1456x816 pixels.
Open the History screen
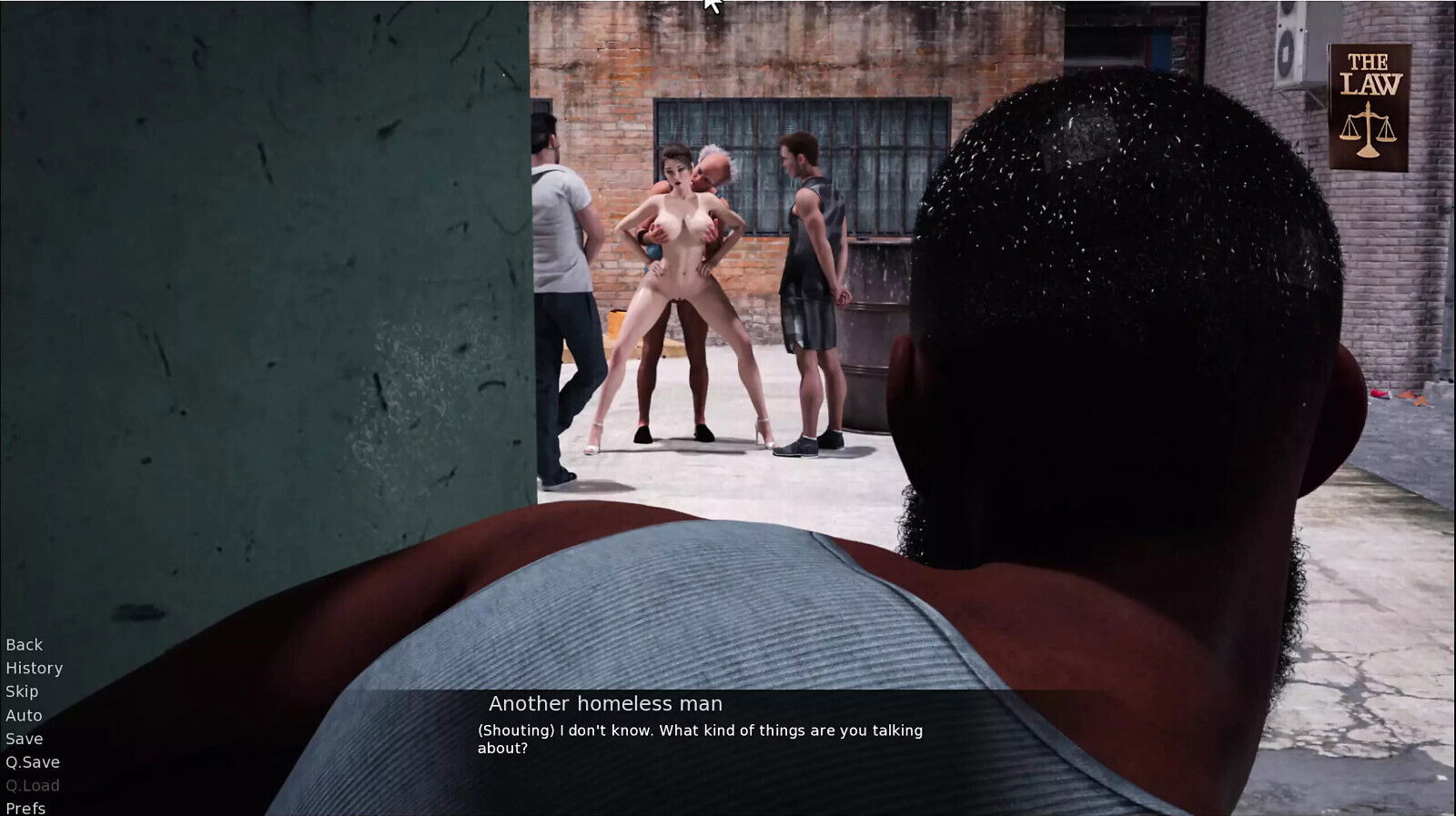click(34, 668)
